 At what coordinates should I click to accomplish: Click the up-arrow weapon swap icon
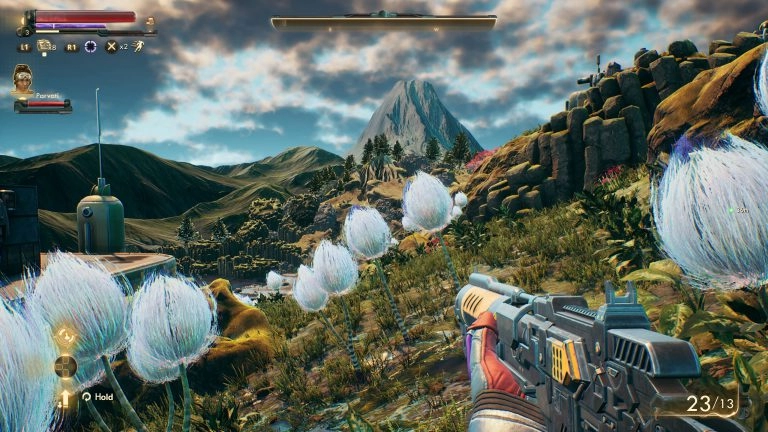pos(66,398)
